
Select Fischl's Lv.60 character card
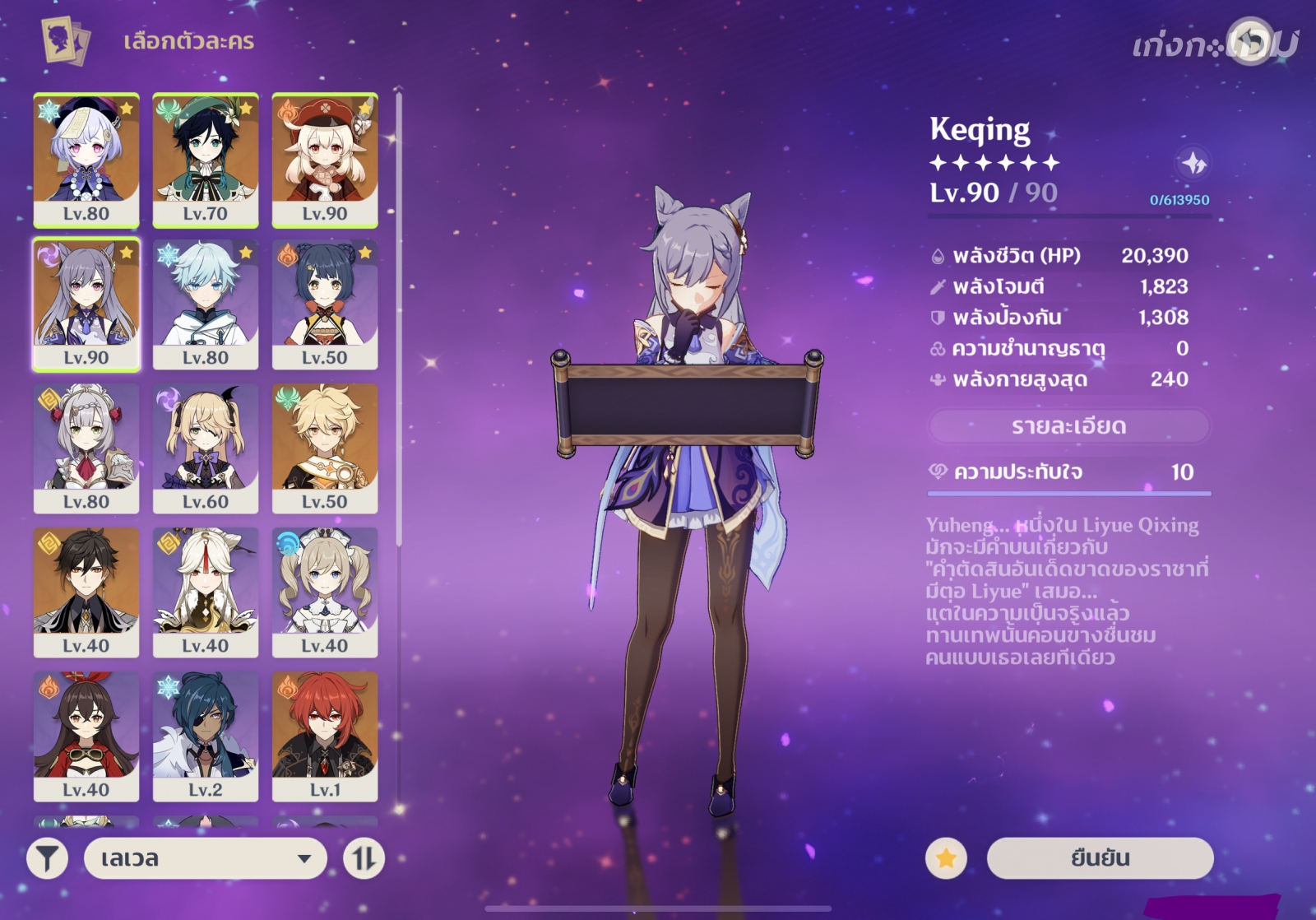pos(206,448)
